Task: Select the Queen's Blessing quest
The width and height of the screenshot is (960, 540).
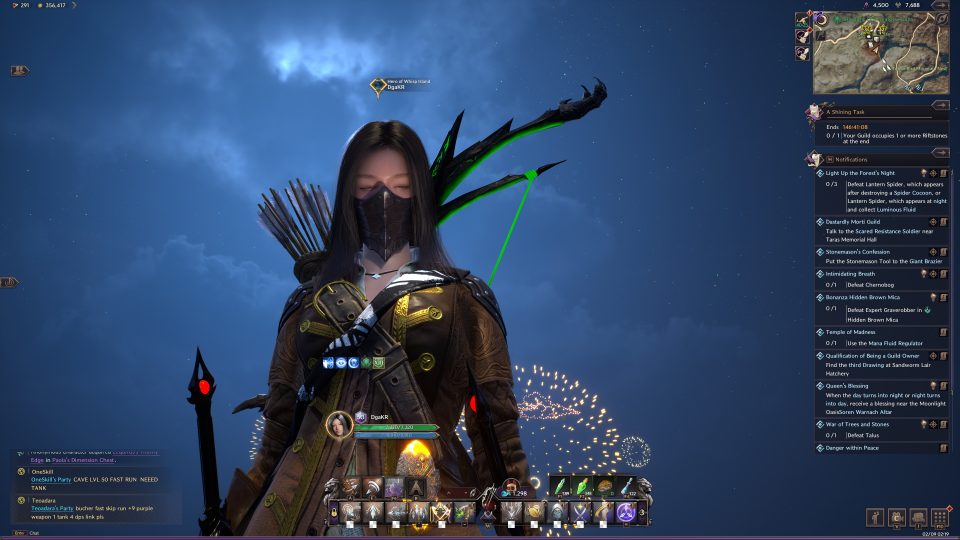Action: coord(848,385)
